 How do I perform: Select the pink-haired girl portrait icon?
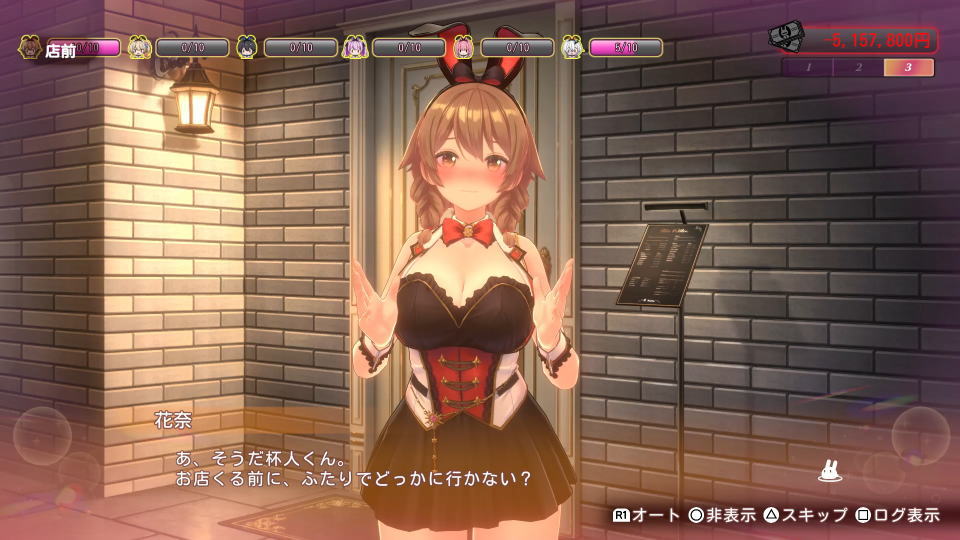(x=464, y=47)
